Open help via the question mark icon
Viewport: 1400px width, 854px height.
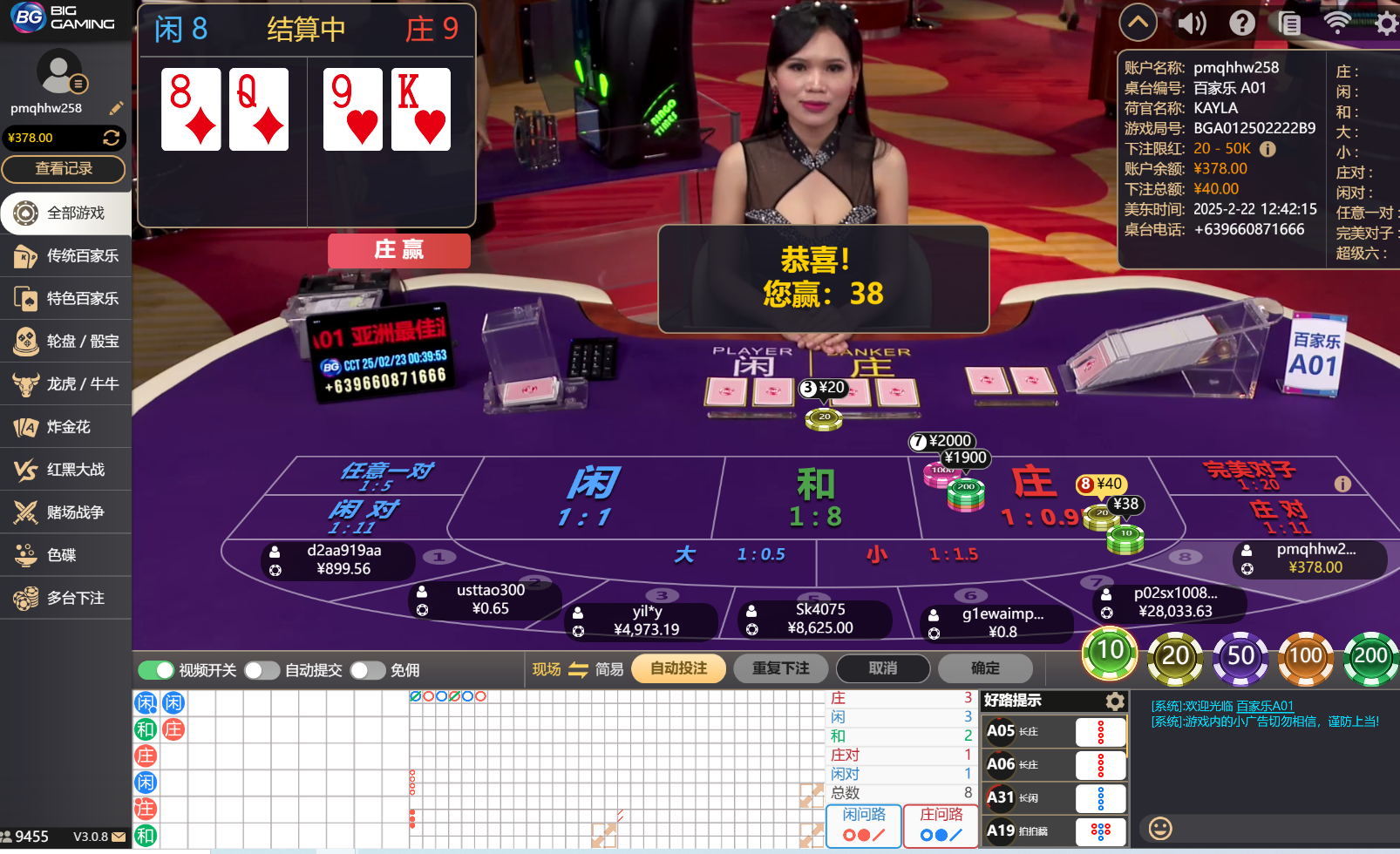click(1242, 23)
